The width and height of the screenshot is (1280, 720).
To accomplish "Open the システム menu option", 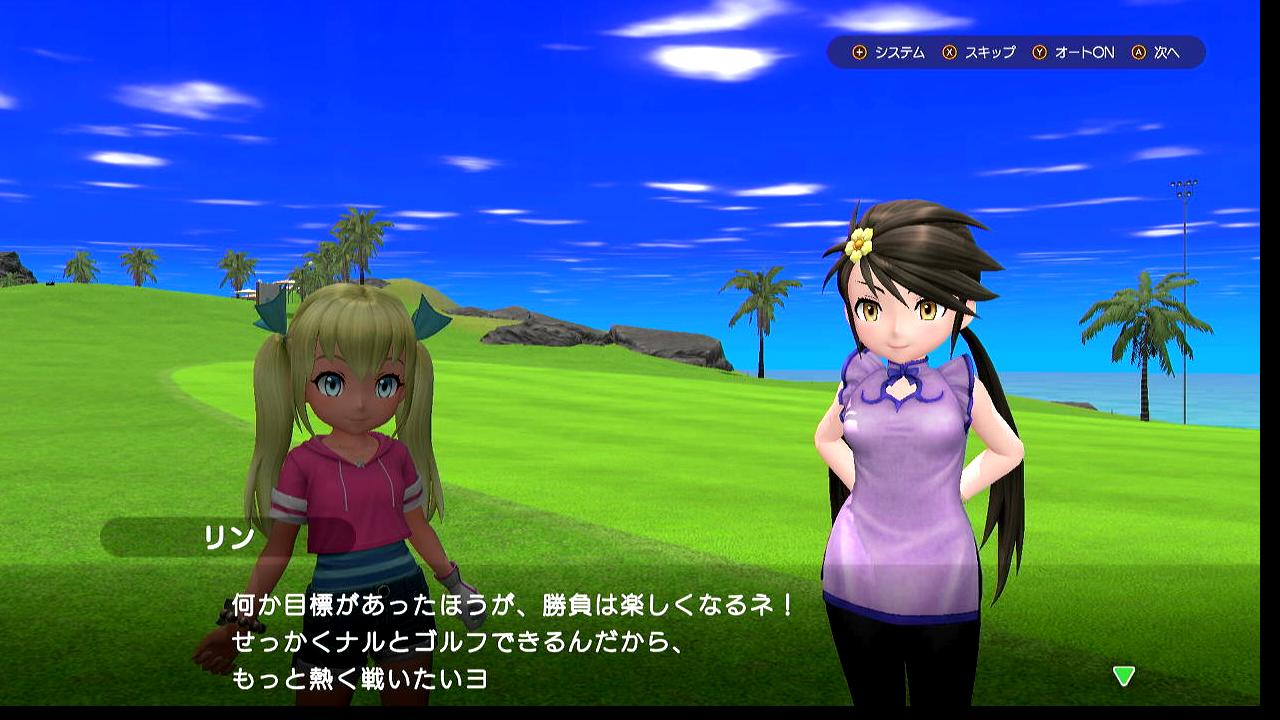I will pyautogui.click(x=888, y=52).
